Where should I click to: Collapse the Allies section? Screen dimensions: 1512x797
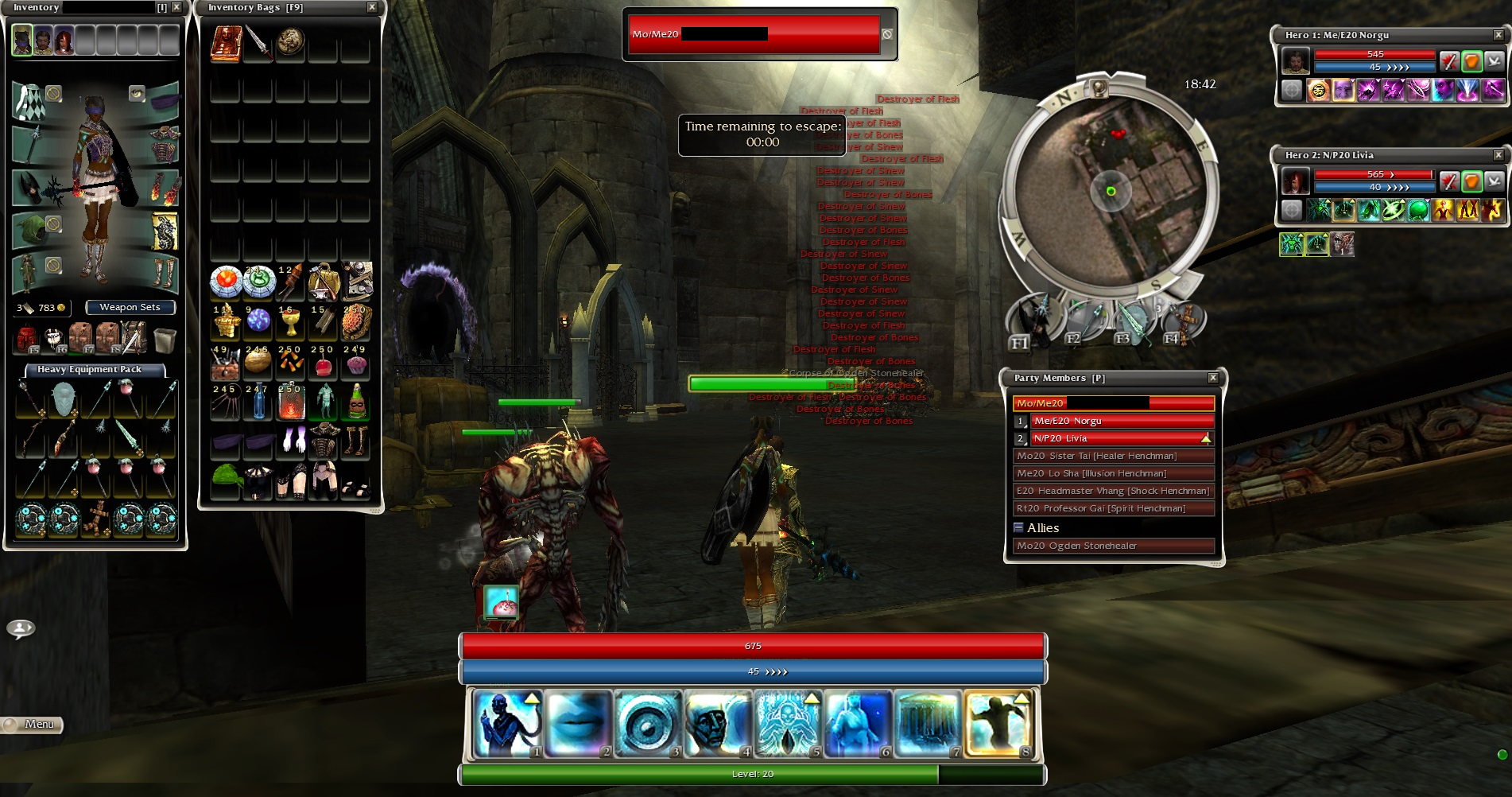click(x=1018, y=527)
